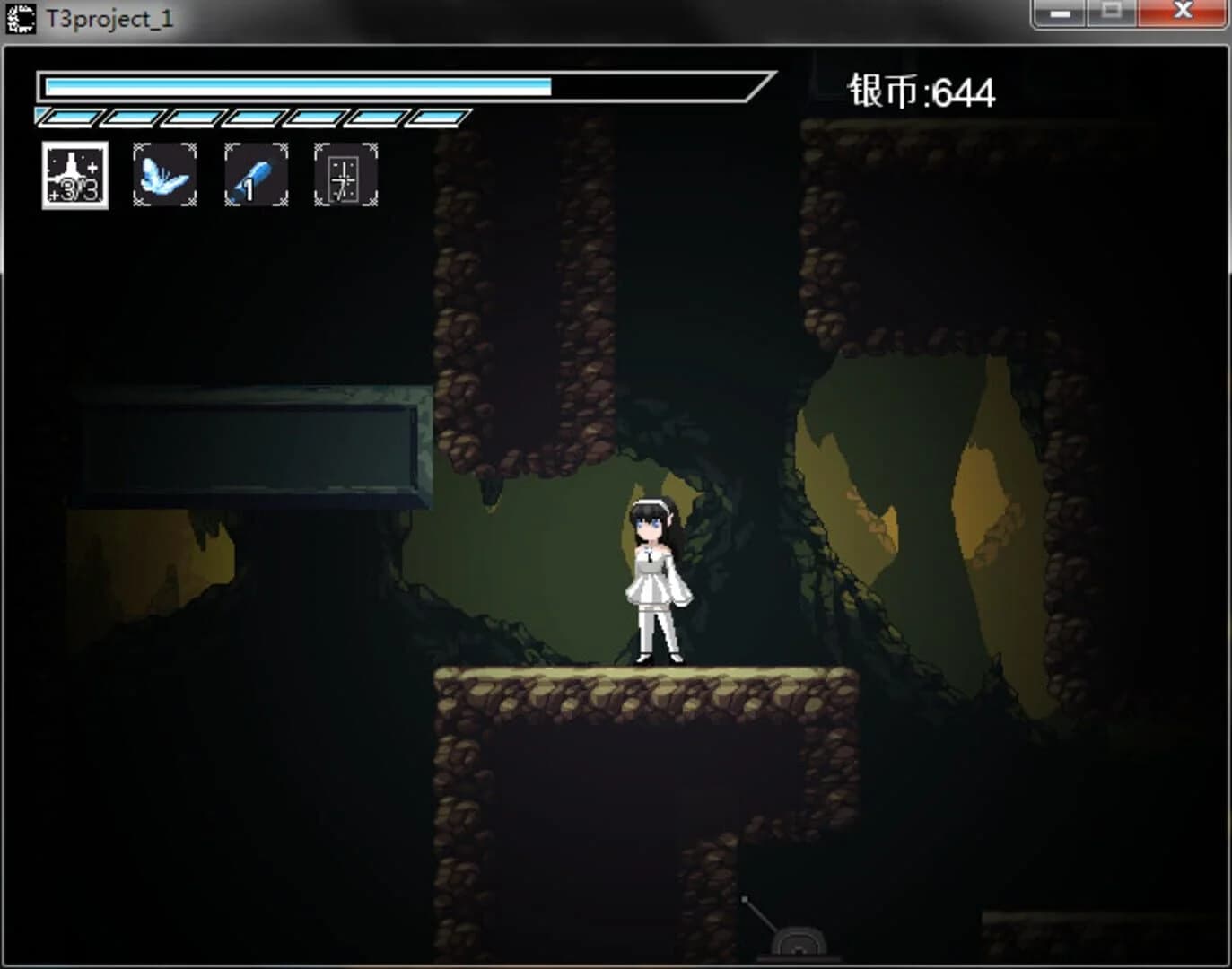Select the blue crystal item with count 1
The height and width of the screenshot is (969, 1232).
[x=255, y=176]
